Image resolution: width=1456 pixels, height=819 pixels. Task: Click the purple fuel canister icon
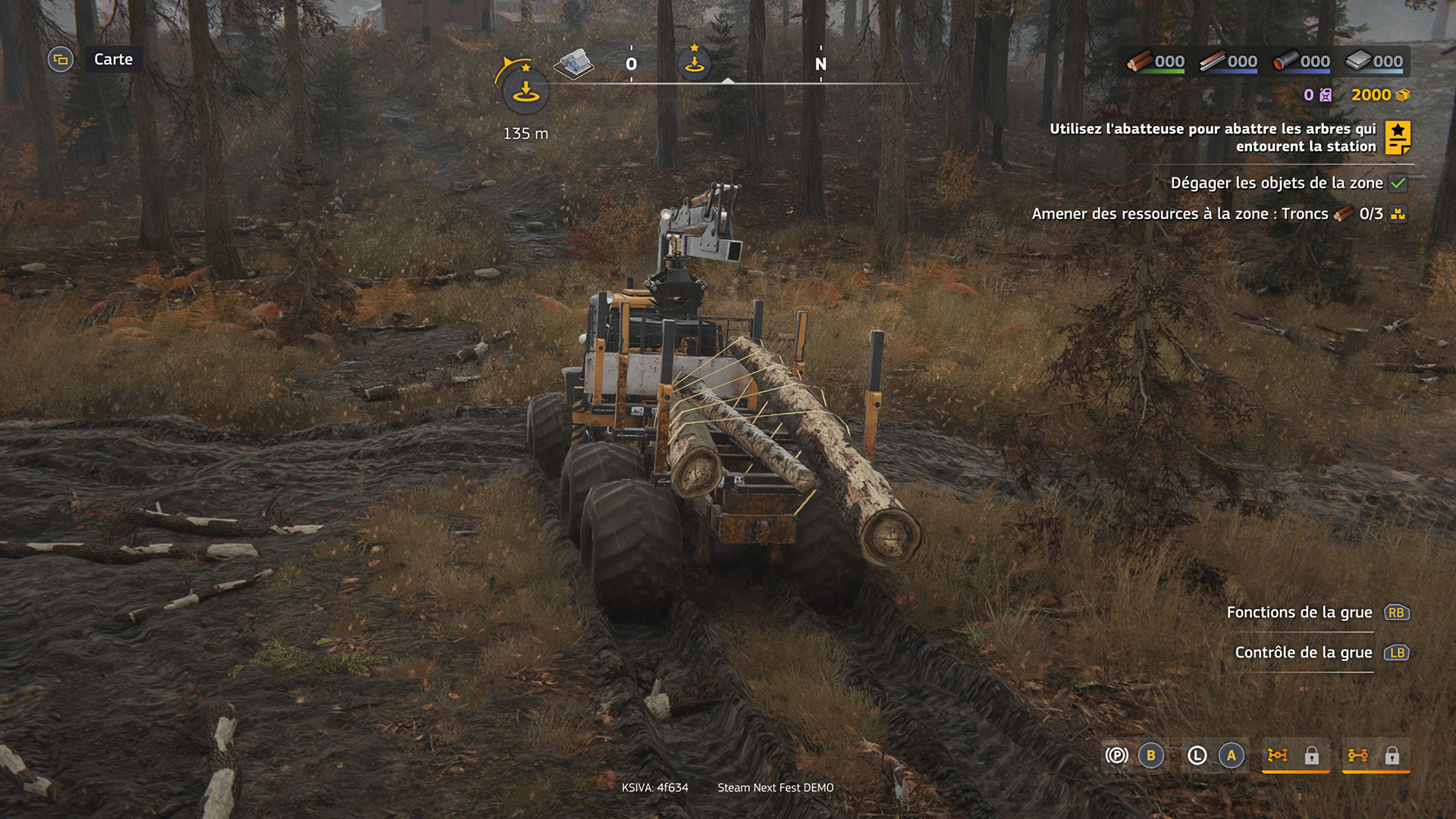pyautogui.click(x=1326, y=95)
